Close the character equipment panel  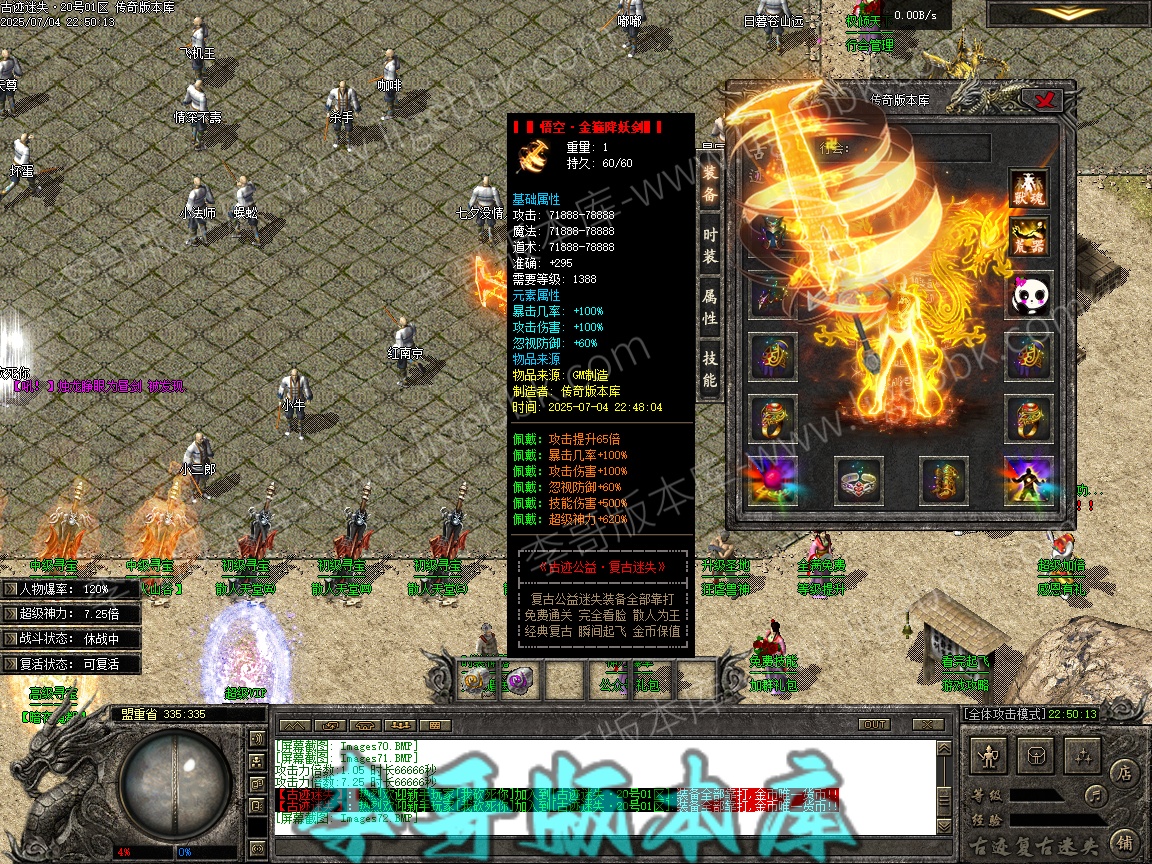pos(1047,99)
